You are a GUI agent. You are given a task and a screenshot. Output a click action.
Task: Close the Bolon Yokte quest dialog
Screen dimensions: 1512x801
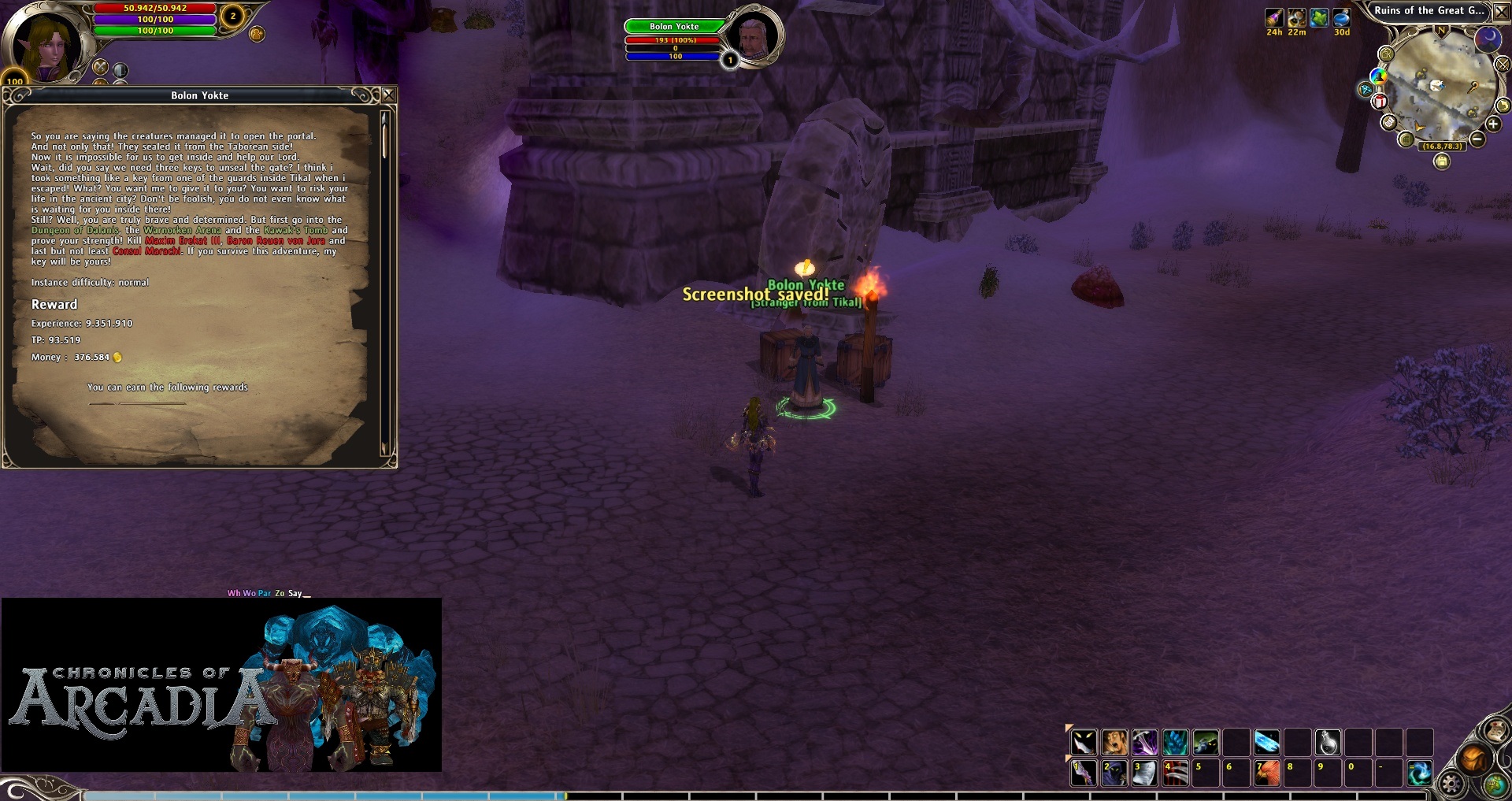tap(388, 95)
